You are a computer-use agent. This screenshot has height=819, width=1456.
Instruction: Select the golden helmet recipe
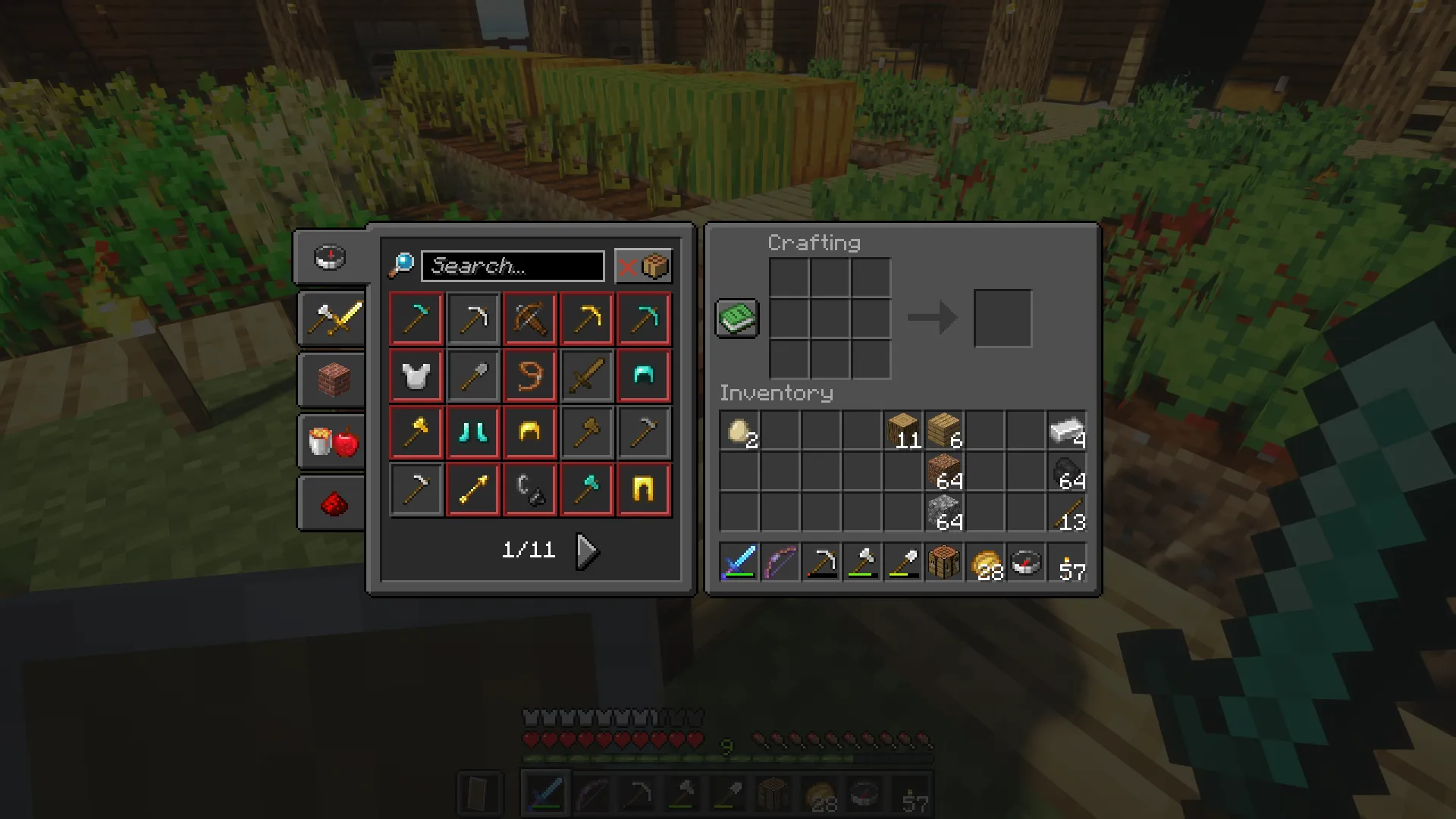[x=529, y=431]
